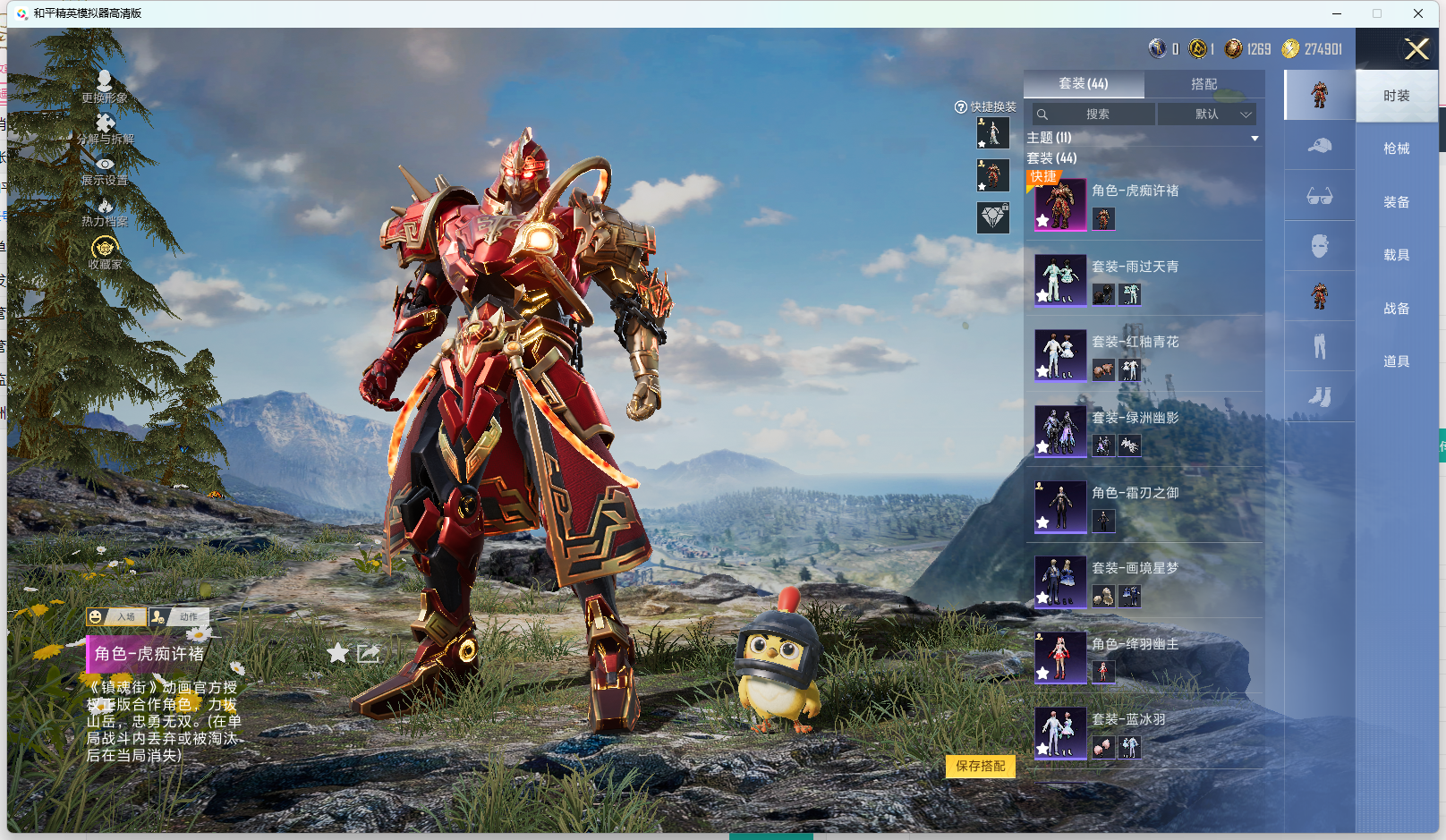Maximize the emulator window
This screenshot has height=840, width=1446.
coord(1377,13)
